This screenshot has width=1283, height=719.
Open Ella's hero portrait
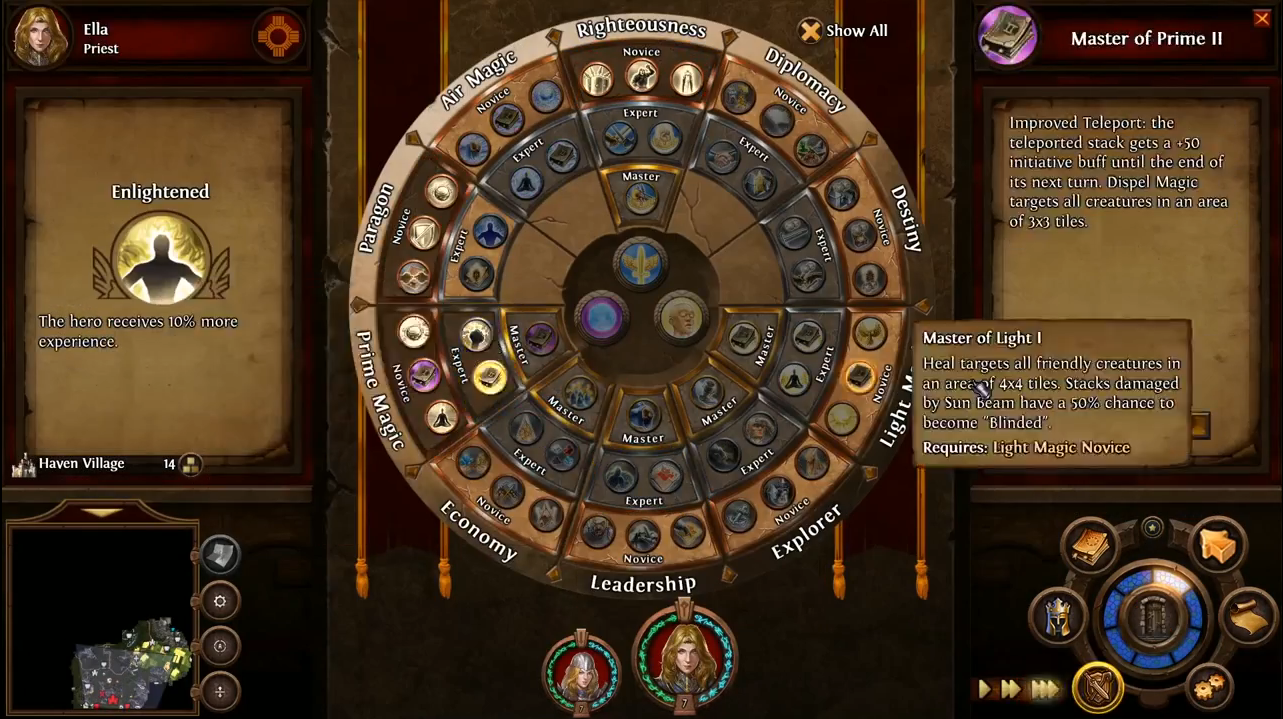pos(40,35)
